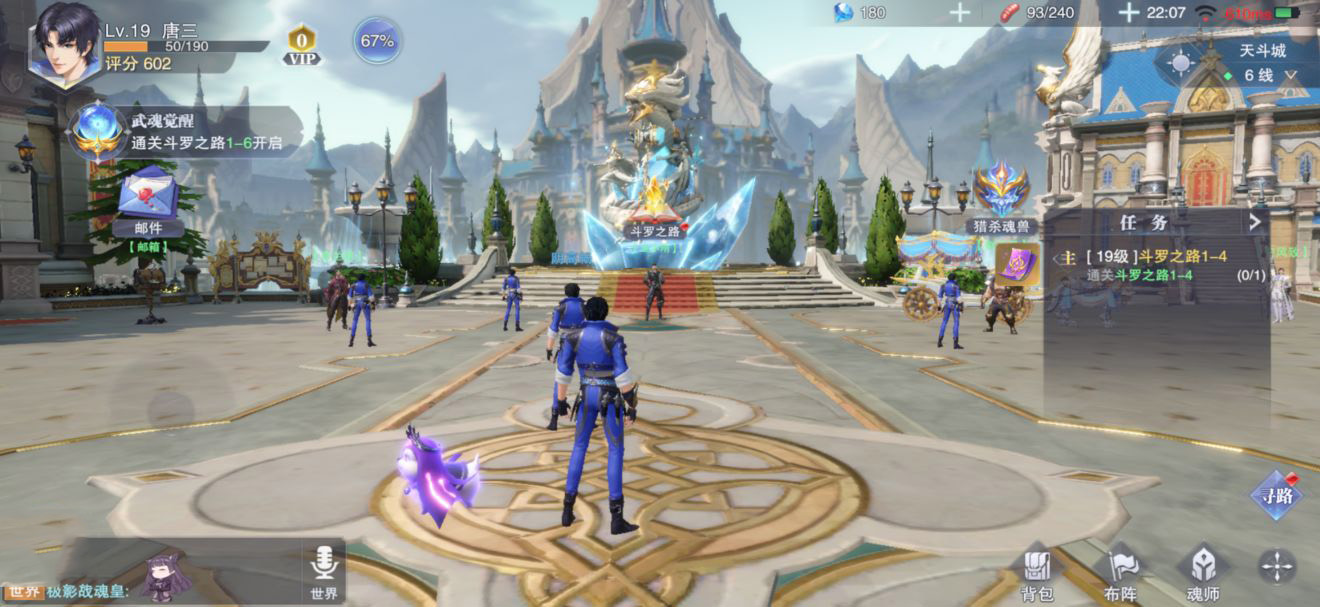Viewport: 1320px width, 607px height.
Task: Select the main quest 斗罗之路1-4 entry
Action: (1150, 264)
